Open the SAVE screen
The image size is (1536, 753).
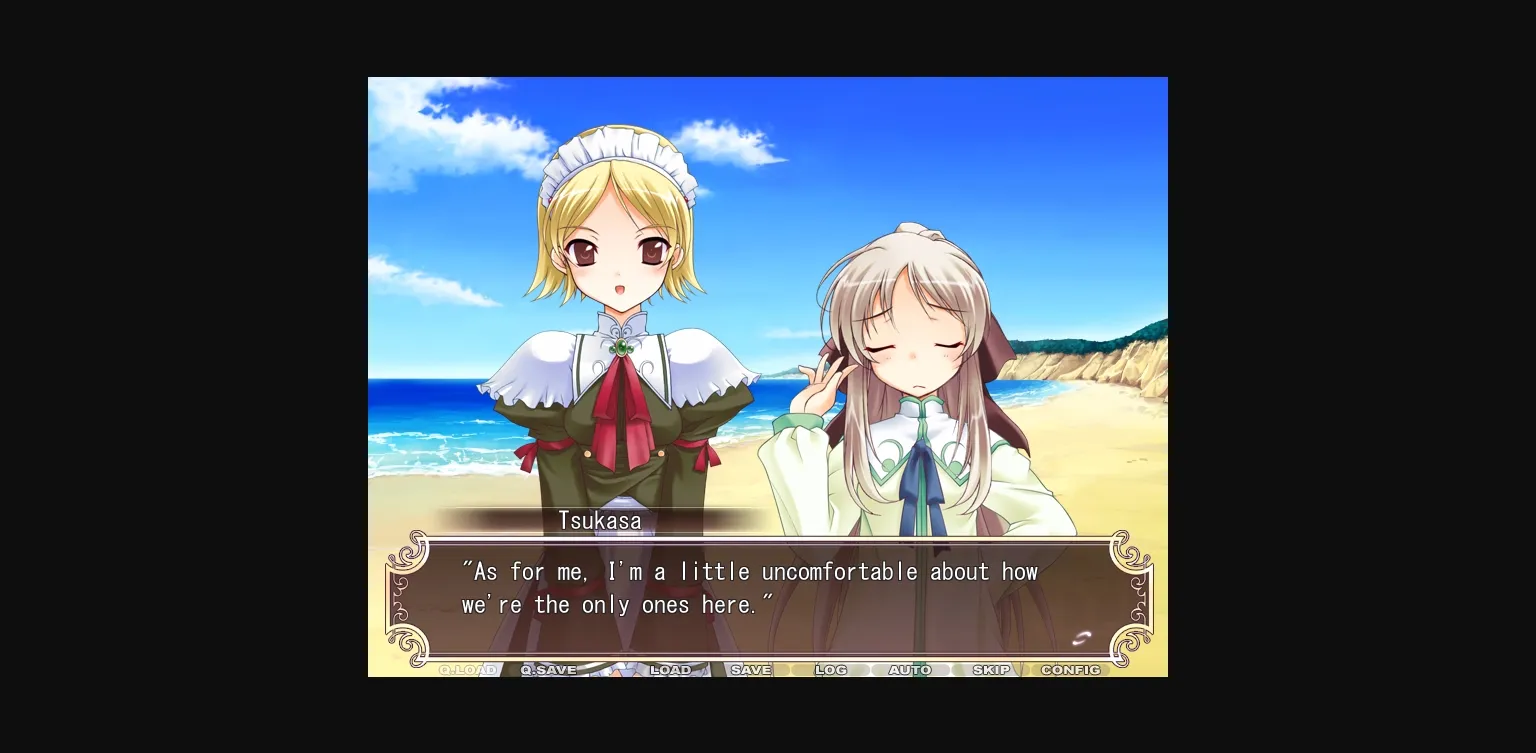coord(751,670)
